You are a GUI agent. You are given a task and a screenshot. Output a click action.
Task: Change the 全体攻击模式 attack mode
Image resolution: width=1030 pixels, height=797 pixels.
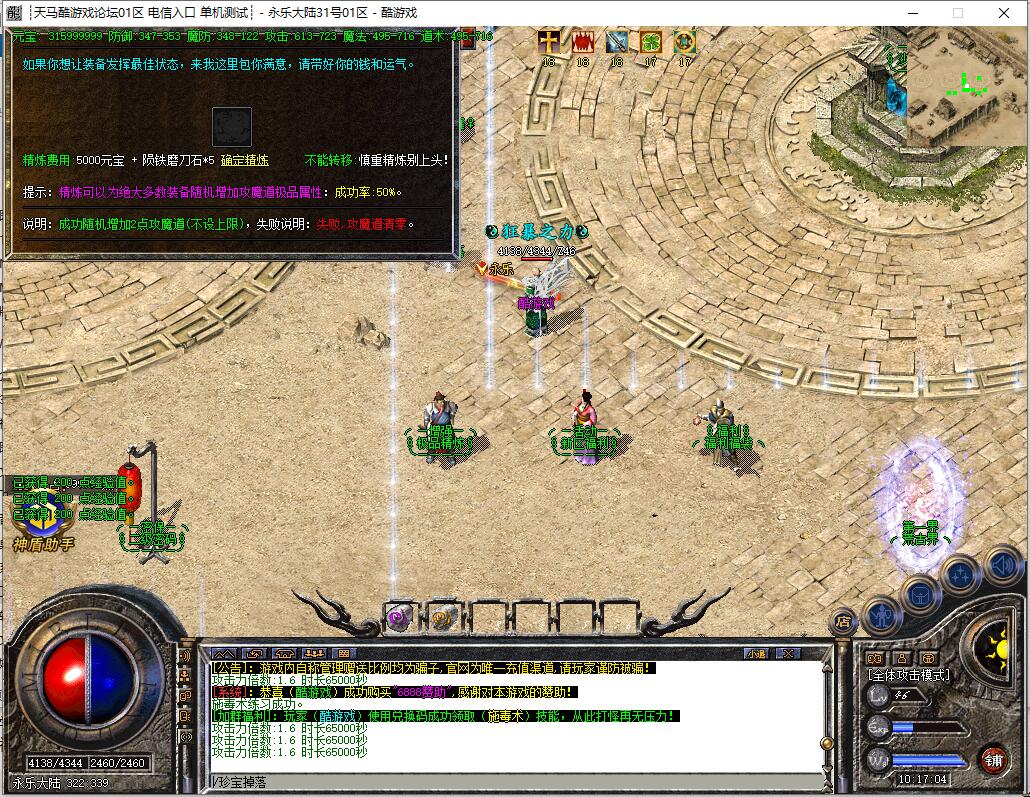(x=908, y=675)
